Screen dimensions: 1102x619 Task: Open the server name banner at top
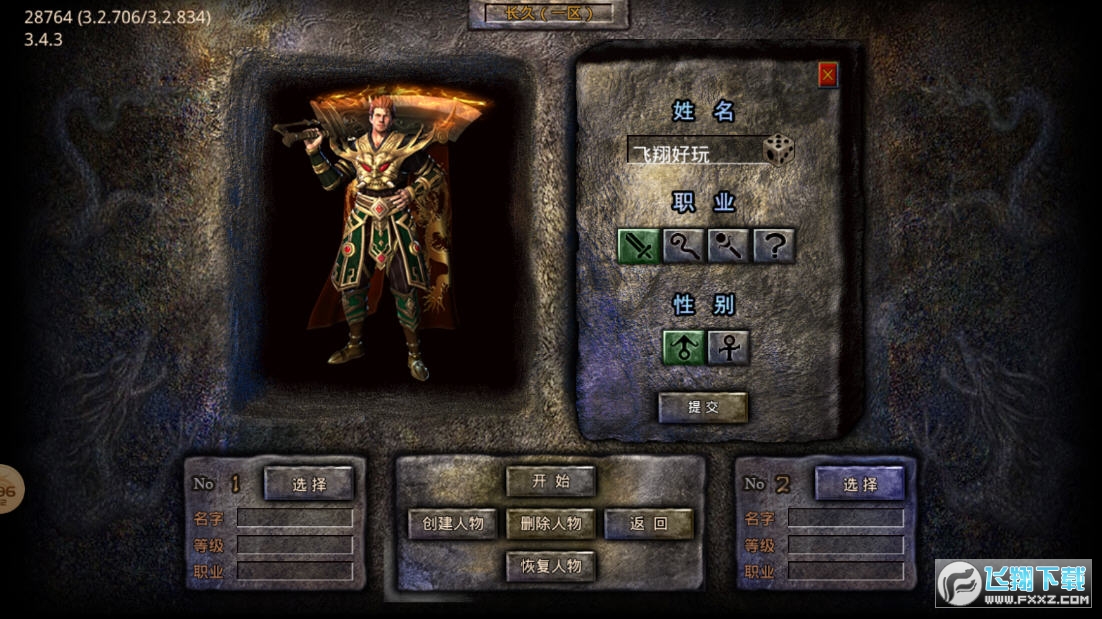click(548, 14)
